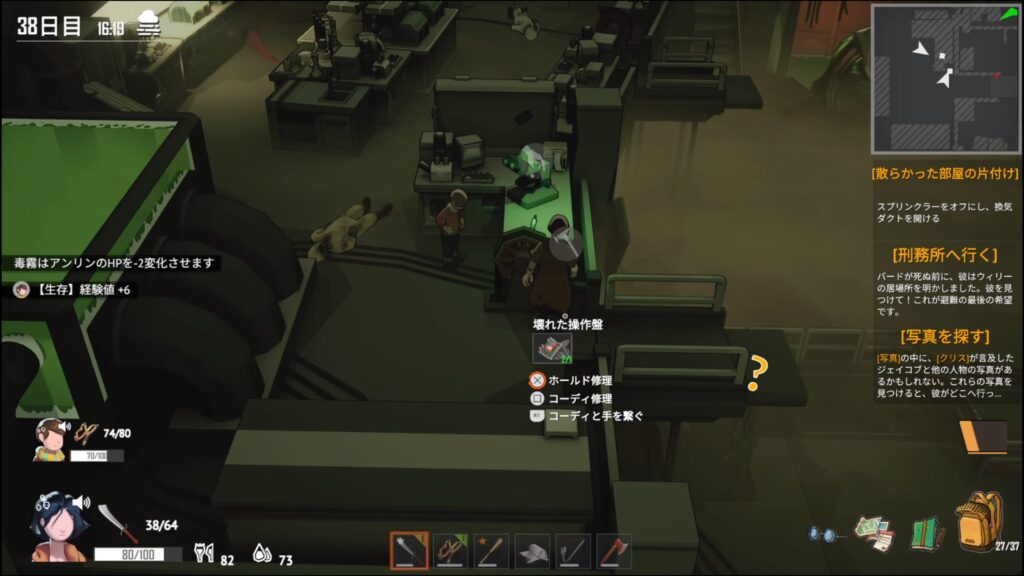
Task: Click the boy's slingshot weapon icon
Action: (87, 434)
